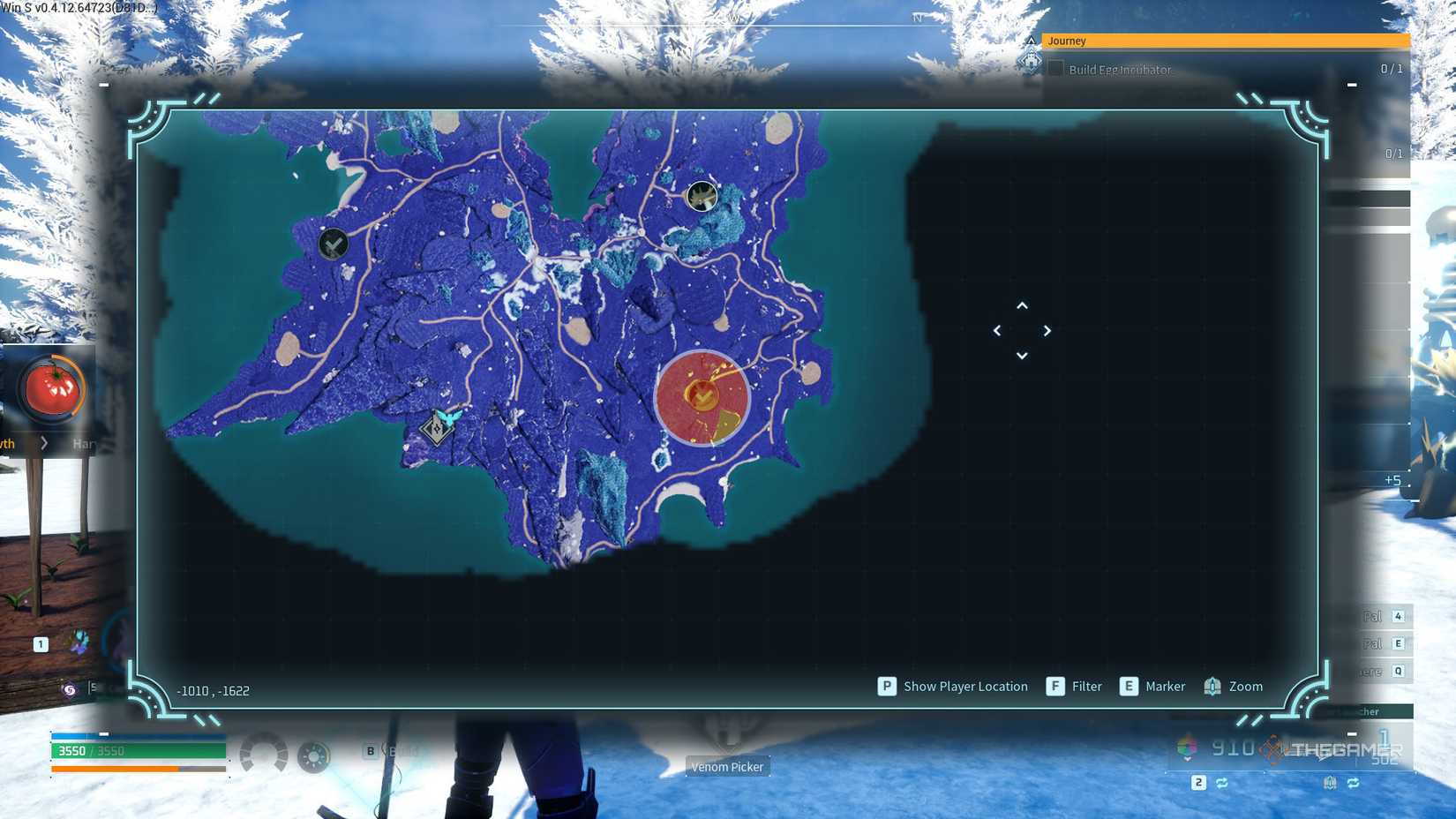Check the Build Egg Incubator journey task
The height and width of the screenshot is (819, 1456).
pos(1055,69)
